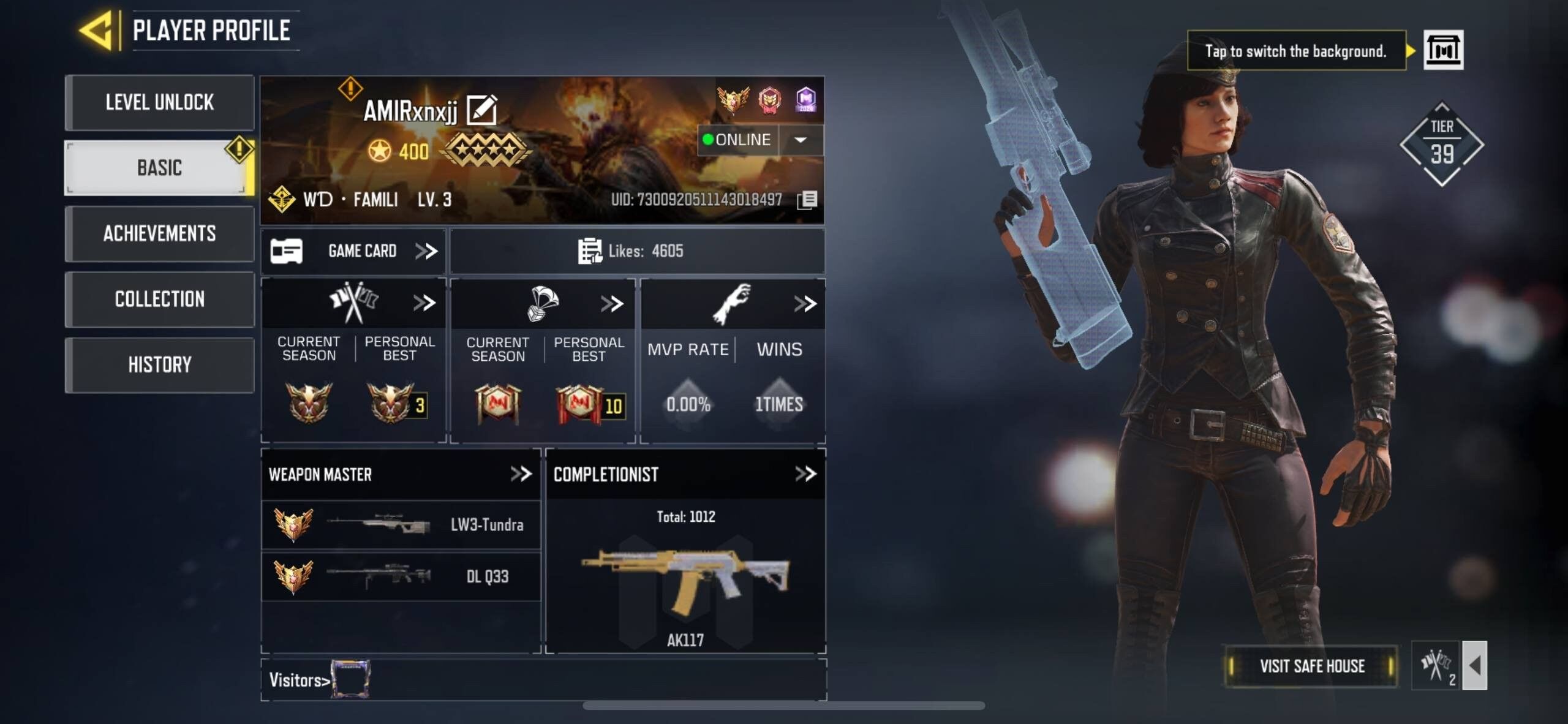View the History tab
The height and width of the screenshot is (724, 1568).
pyautogui.click(x=159, y=364)
